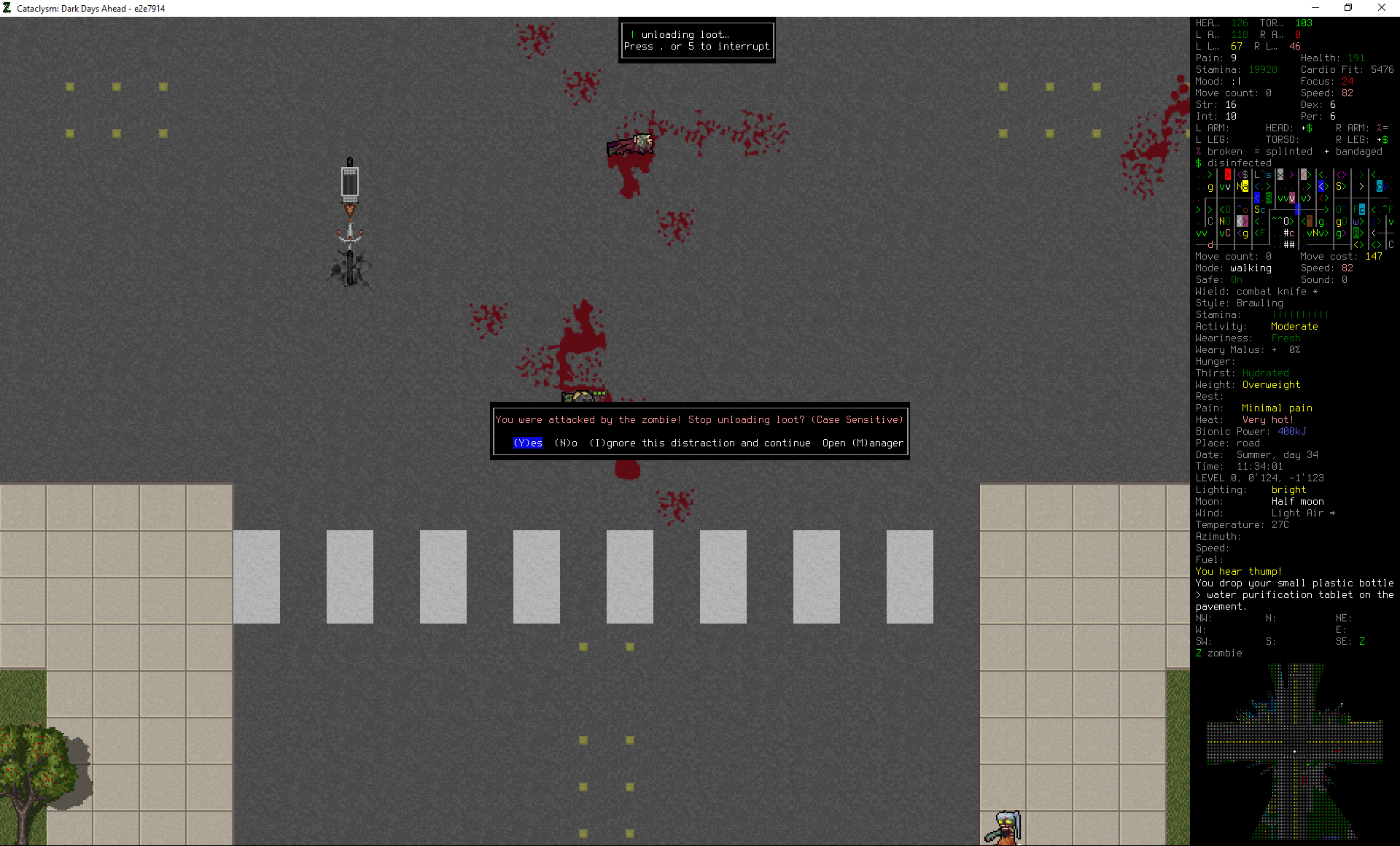The height and width of the screenshot is (846, 1400).
Task: Select the player character wielding the sword
Action: pos(350,233)
